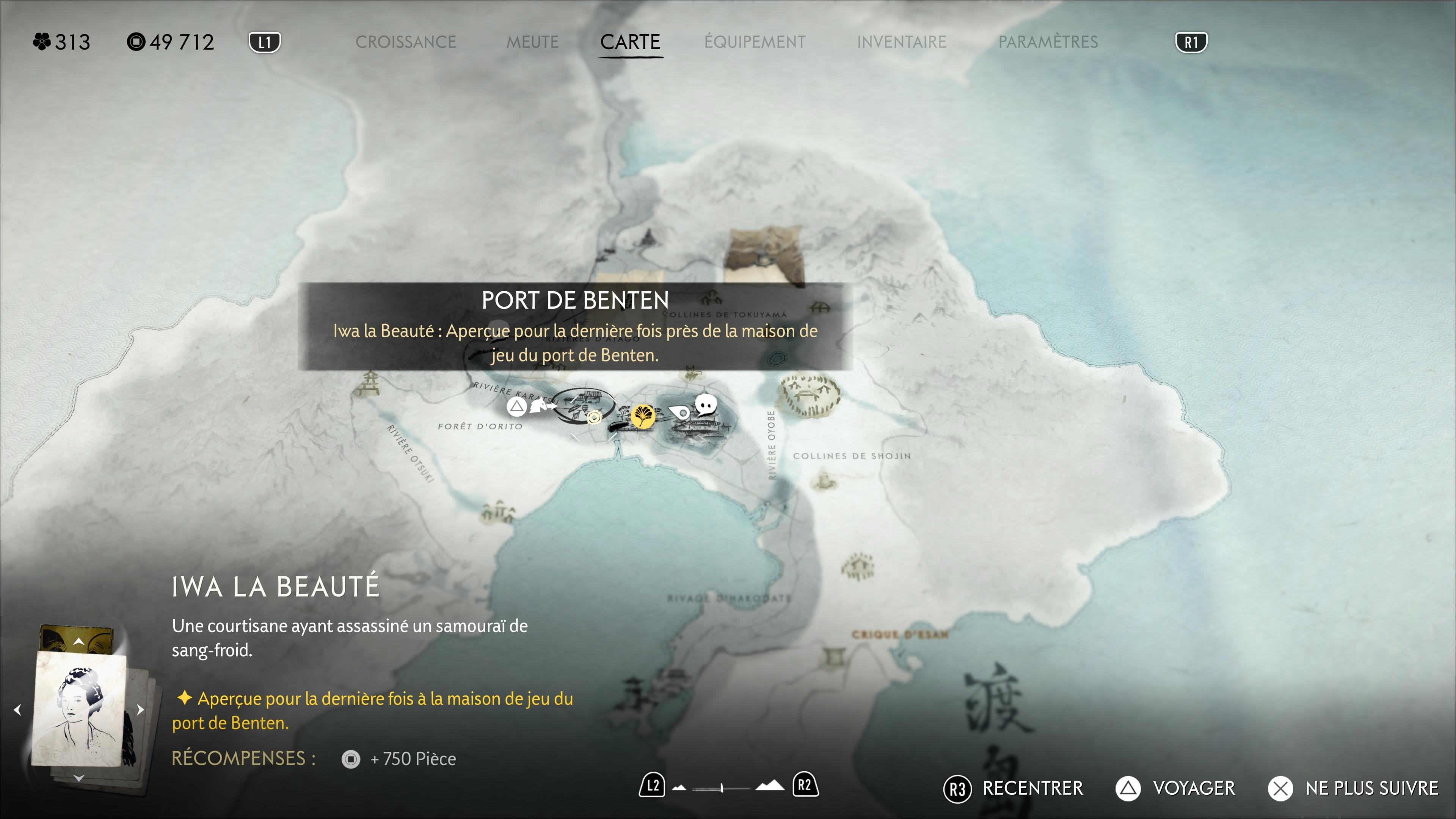Cycle cards upward with the up arrow
This screenshot has height=819, width=1456.
[x=78, y=642]
